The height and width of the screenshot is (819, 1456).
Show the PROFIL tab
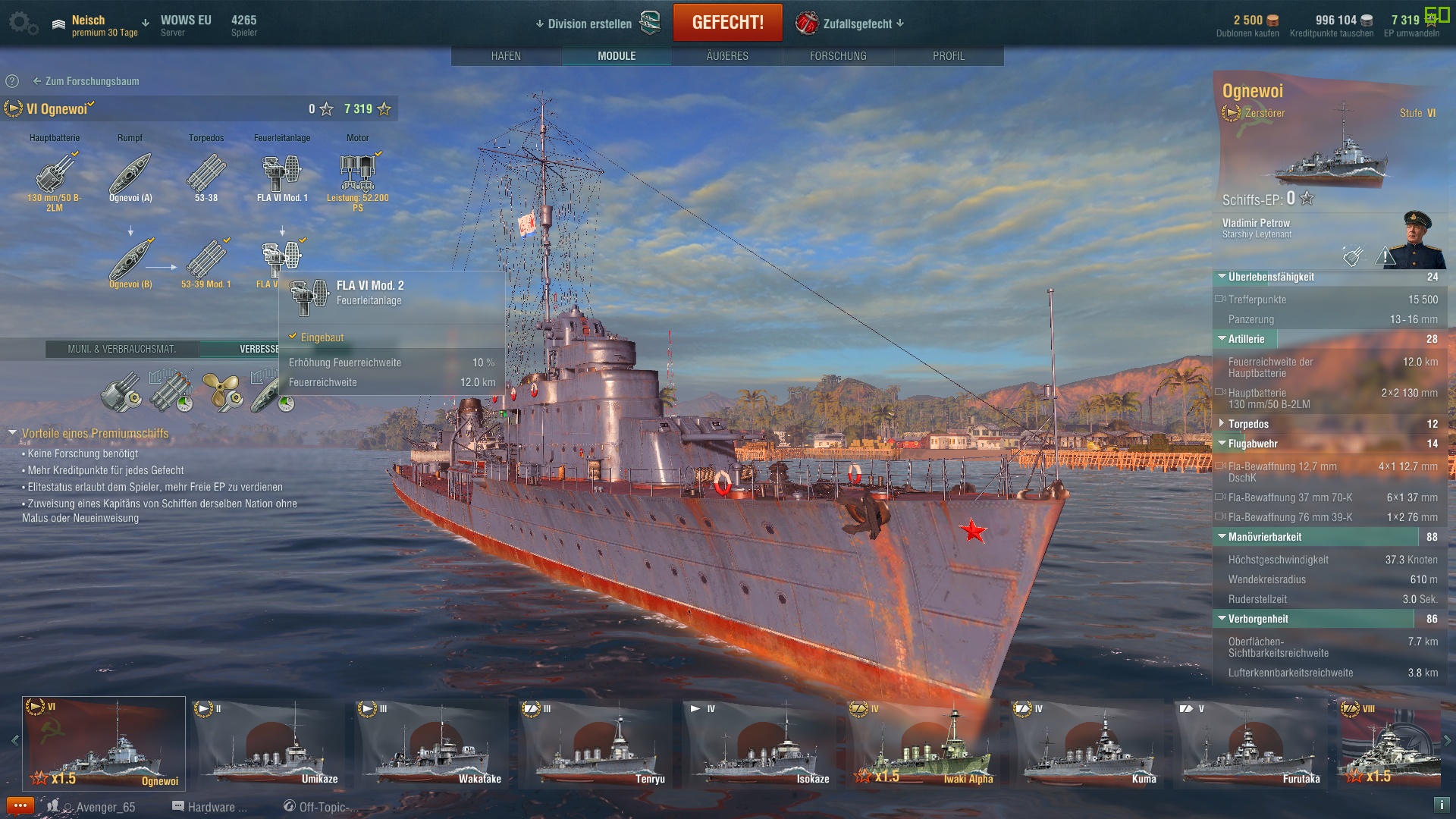[x=948, y=56]
